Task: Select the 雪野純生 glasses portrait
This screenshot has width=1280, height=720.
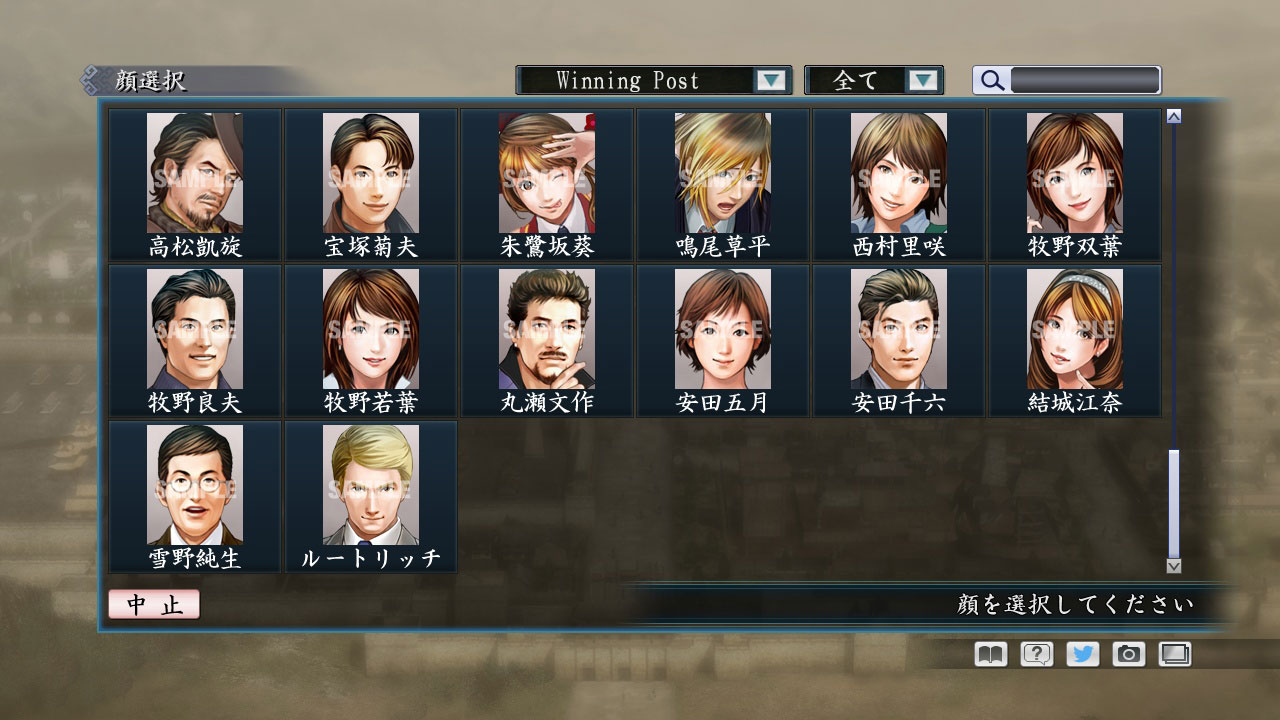Action: pos(195,485)
